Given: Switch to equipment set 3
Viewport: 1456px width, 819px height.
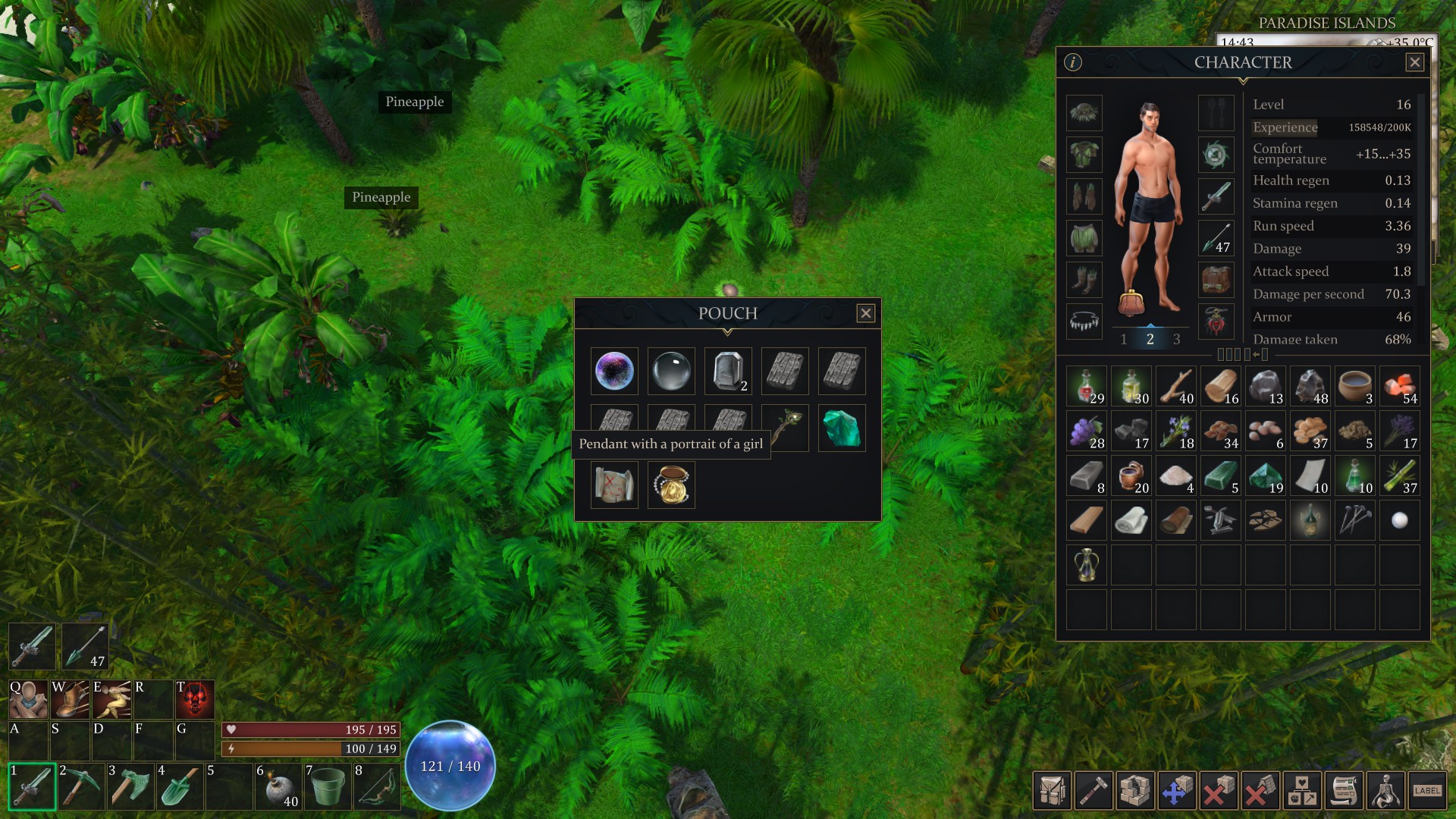Looking at the screenshot, I should pos(1176,339).
